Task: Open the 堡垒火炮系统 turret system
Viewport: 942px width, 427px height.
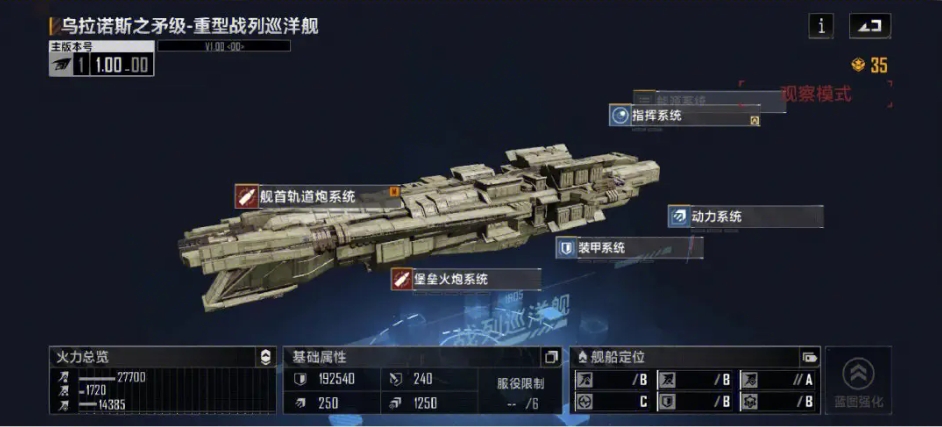Action: tap(466, 279)
